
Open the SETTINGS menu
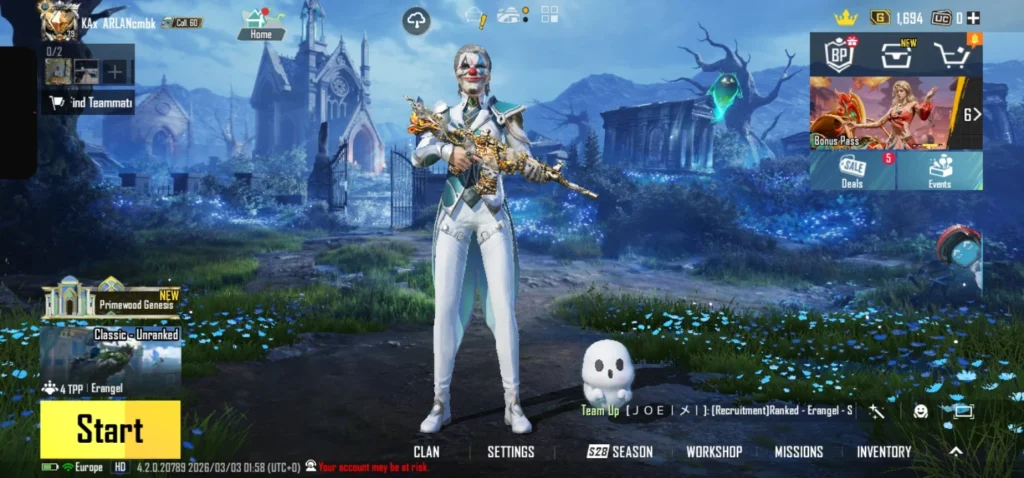click(510, 452)
